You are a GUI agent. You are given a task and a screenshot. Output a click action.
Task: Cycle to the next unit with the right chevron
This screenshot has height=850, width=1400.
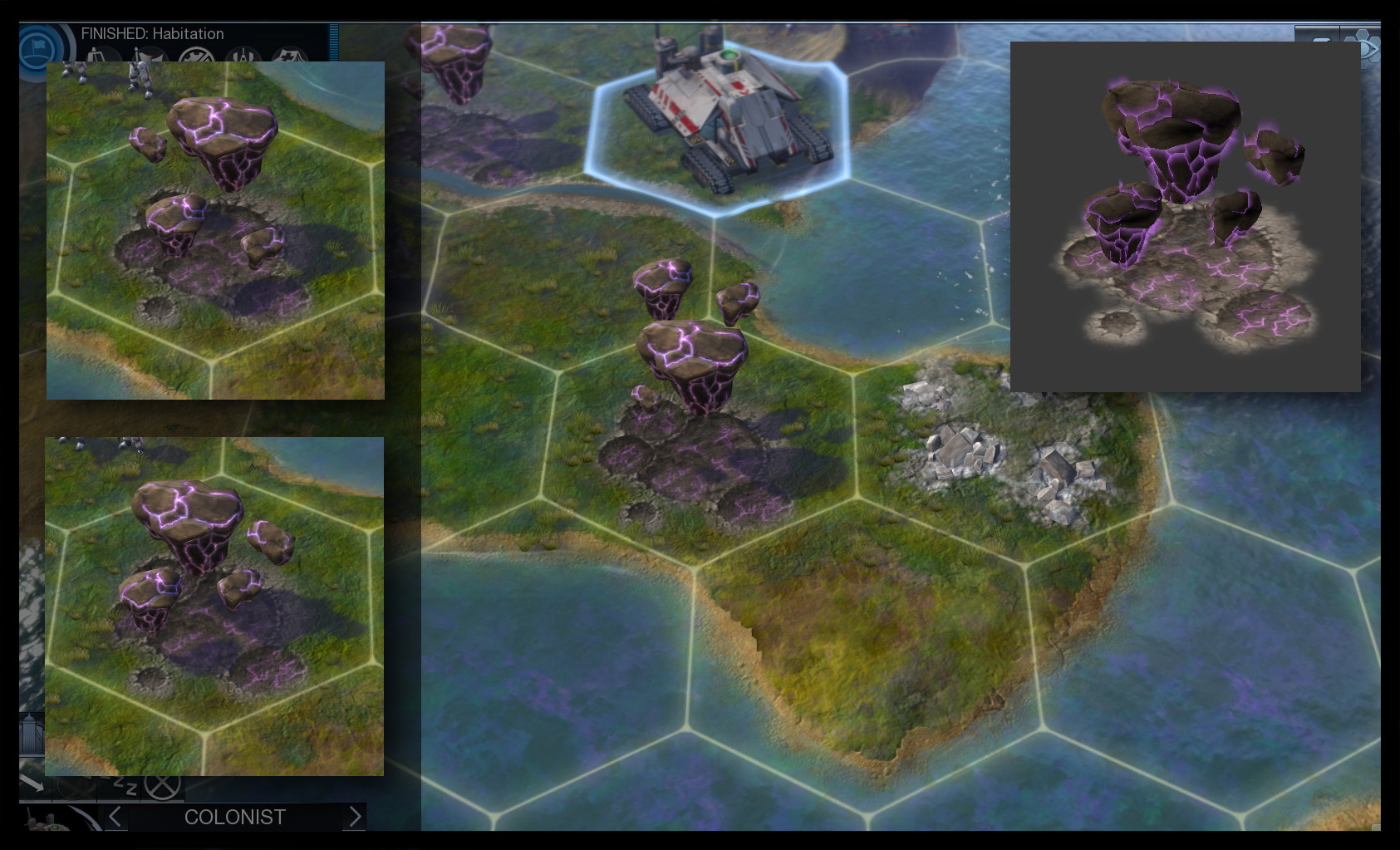click(x=355, y=817)
